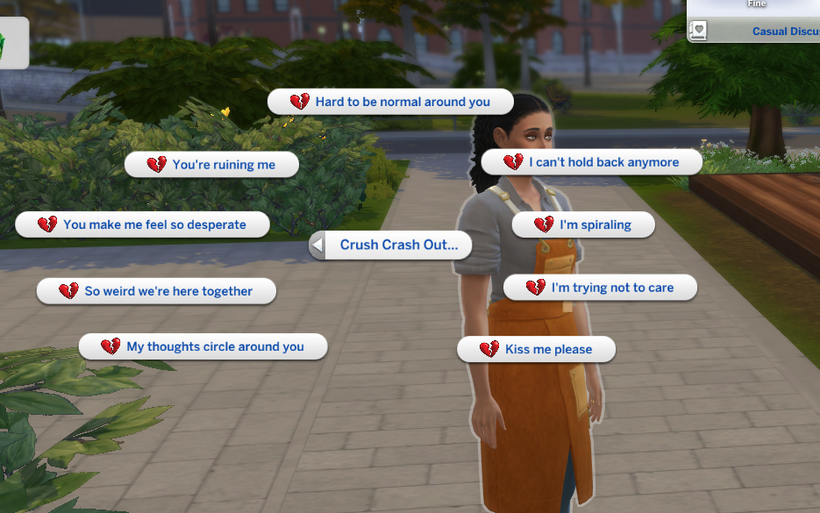Pick "You make me feel so desperate"

pyautogui.click(x=143, y=225)
